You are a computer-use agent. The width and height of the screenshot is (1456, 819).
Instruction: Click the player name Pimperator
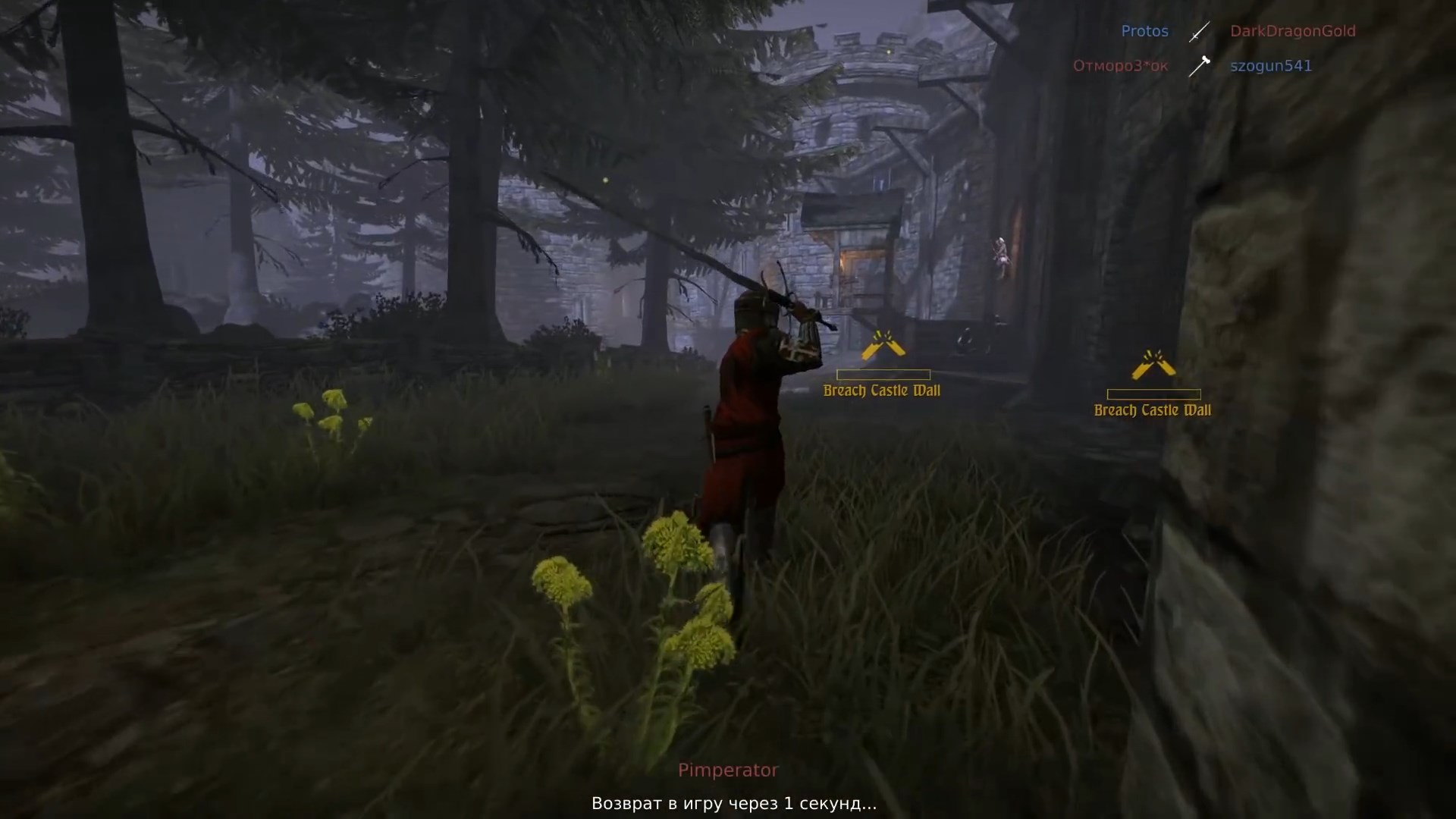[x=728, y=770]
